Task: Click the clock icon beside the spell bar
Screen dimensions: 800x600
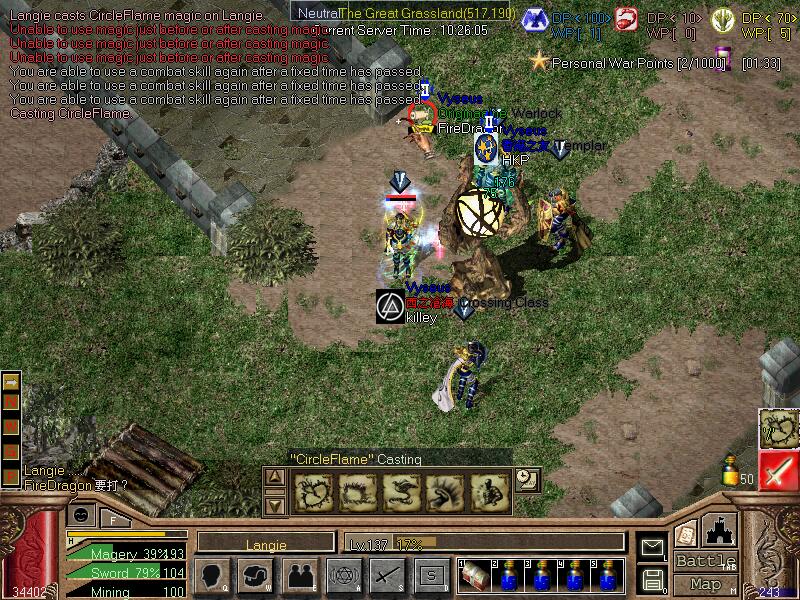Action: point(527,480)
